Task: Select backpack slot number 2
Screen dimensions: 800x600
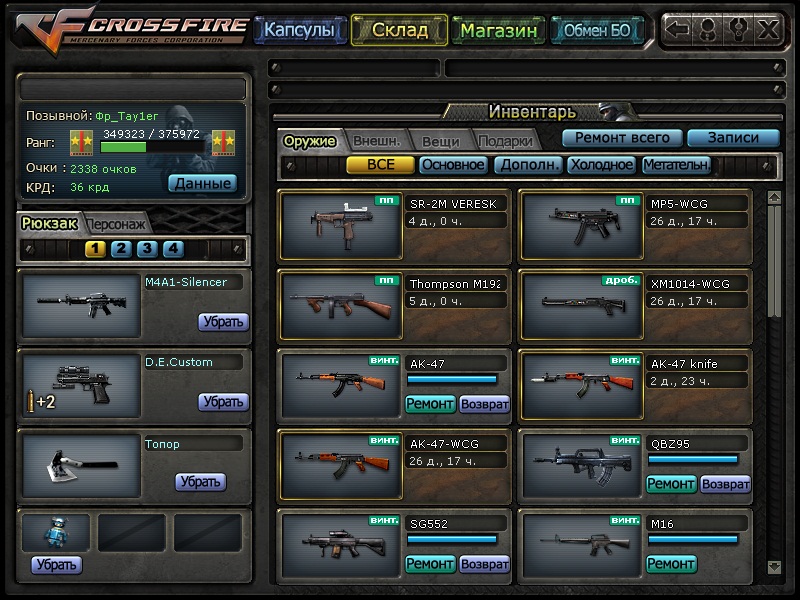Action: pos(121,249)
